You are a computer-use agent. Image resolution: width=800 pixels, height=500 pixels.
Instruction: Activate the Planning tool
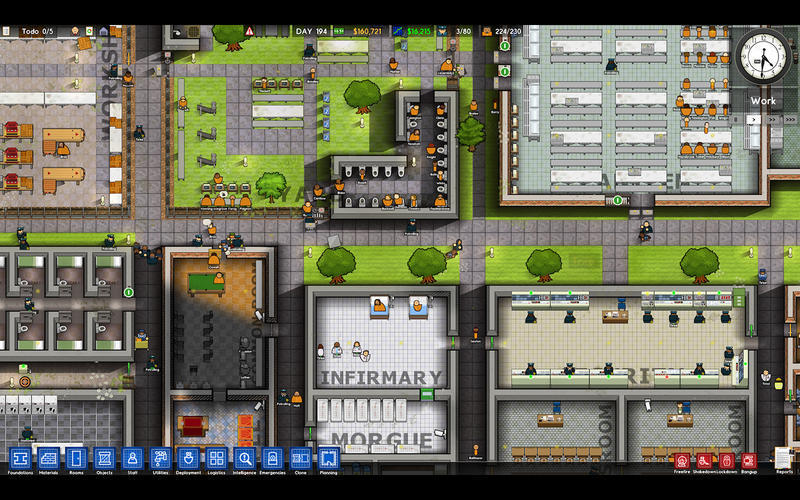pos(328,458)
